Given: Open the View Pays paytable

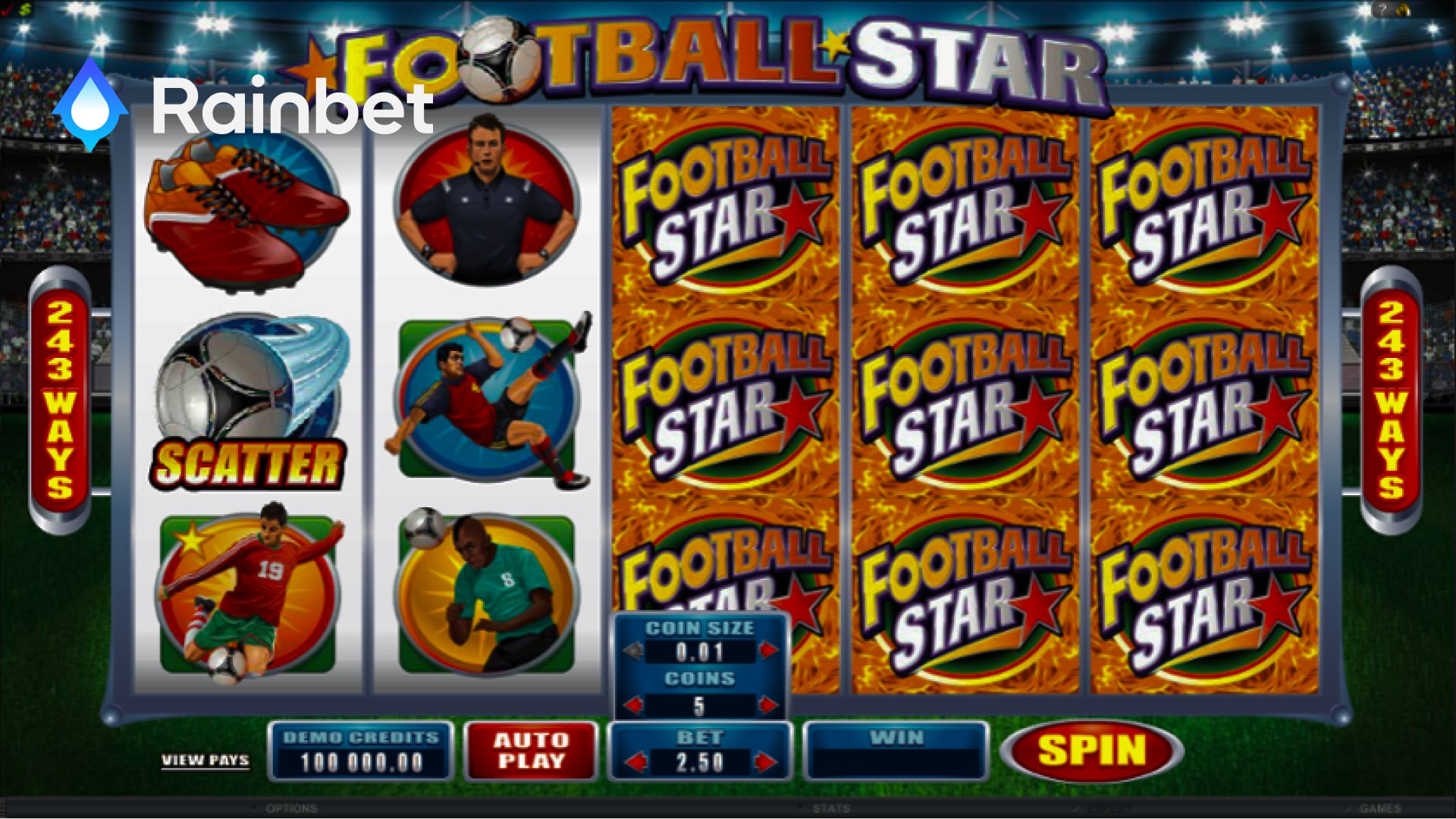Looking at the screenshot, I should pyautogui.click(x=205, y=760).
